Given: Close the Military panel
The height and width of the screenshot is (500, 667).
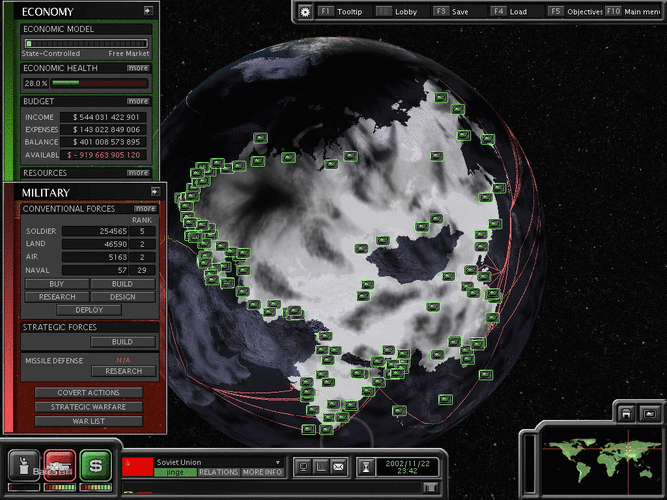Looking at the screenshot, I should [155, 190].
